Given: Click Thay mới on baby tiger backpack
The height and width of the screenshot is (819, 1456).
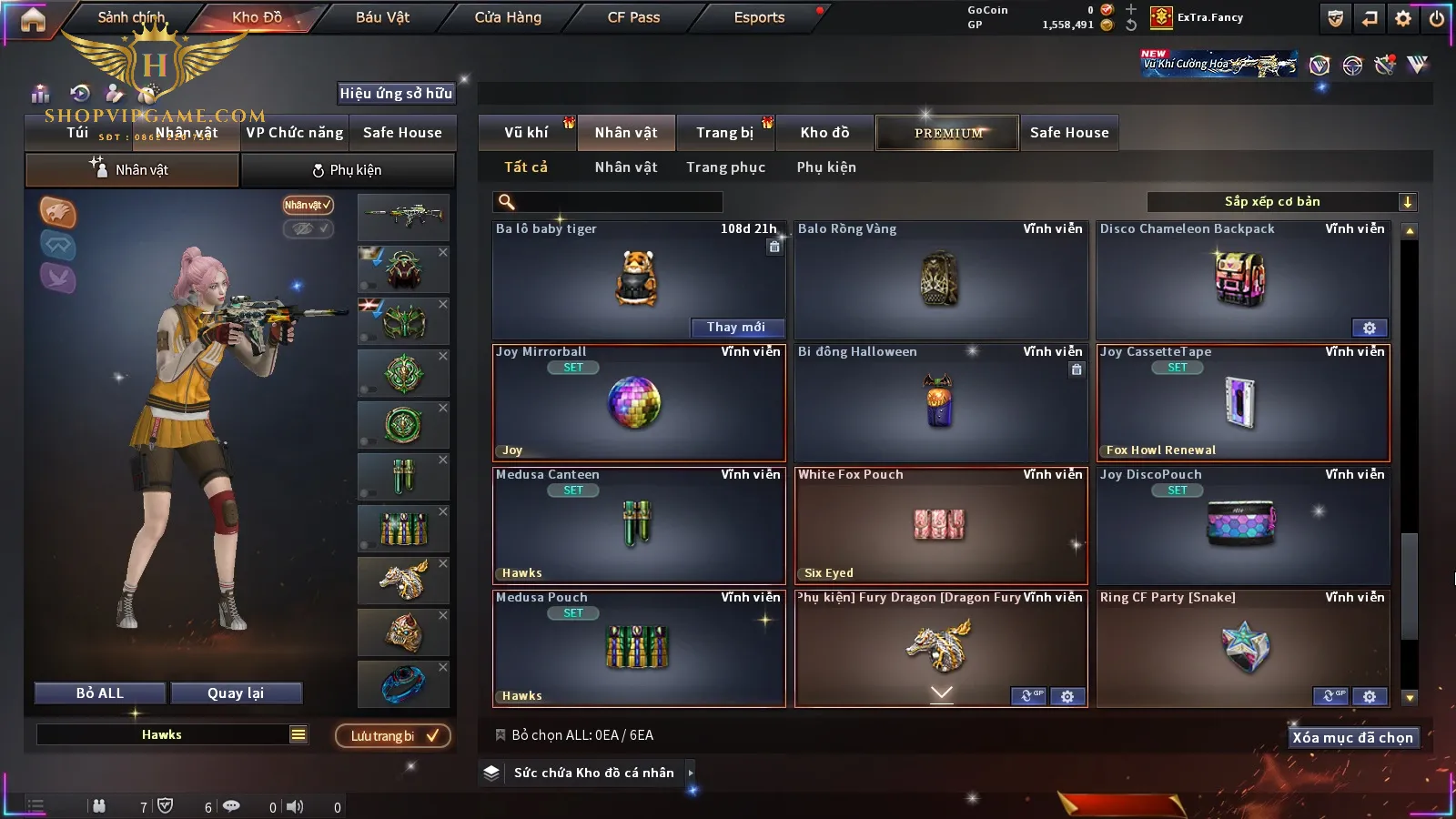Looking at the screenshot, I should (735, 328).
